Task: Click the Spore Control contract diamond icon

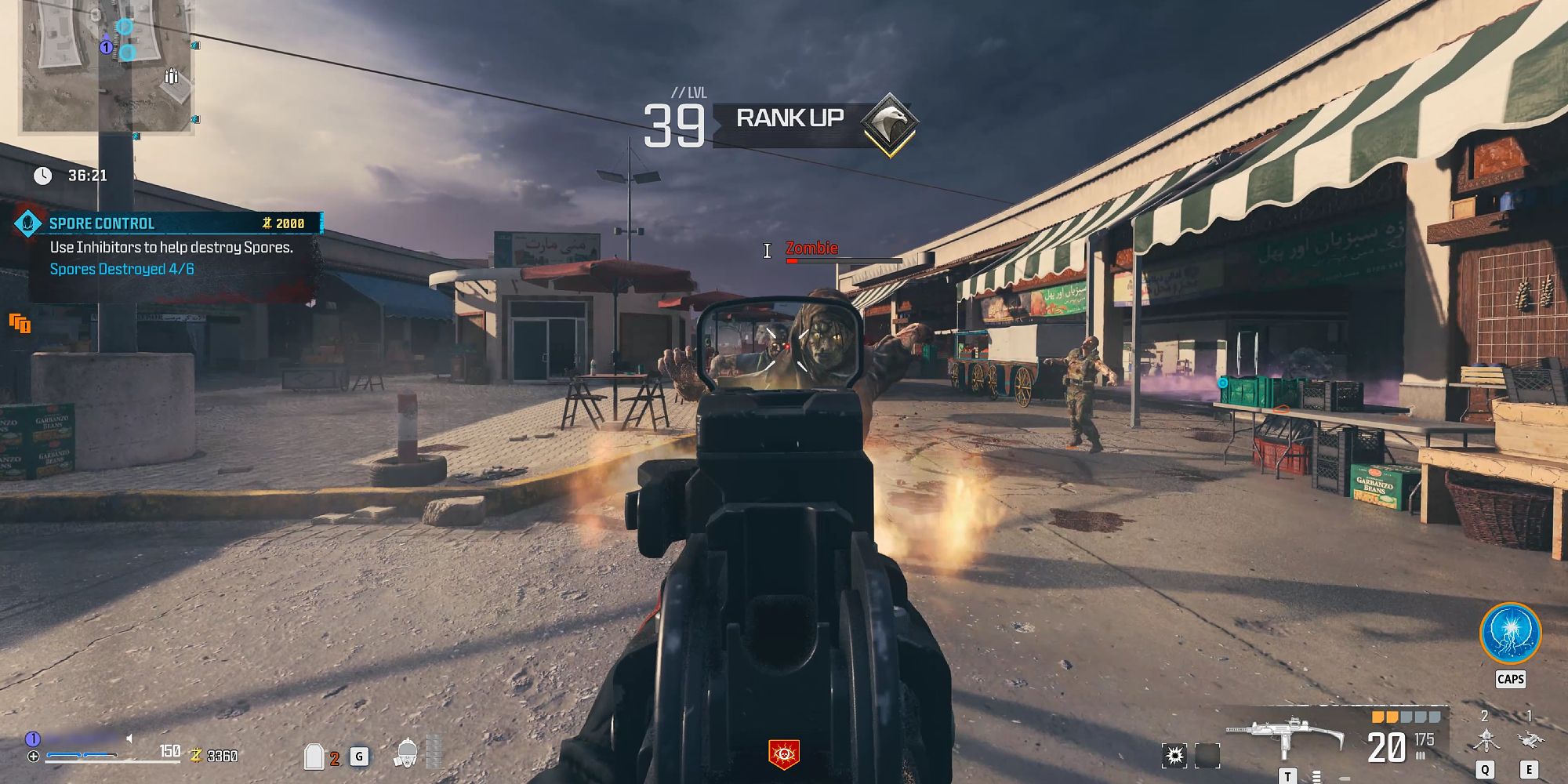Action: 30,223
